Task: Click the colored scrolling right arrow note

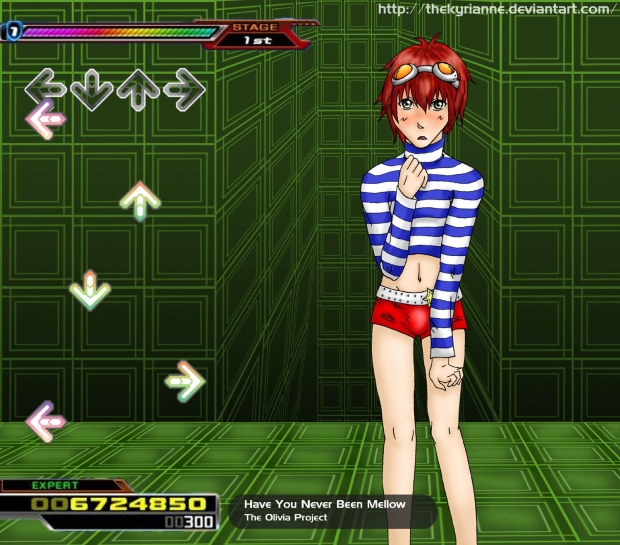Action: click(185, 381)
